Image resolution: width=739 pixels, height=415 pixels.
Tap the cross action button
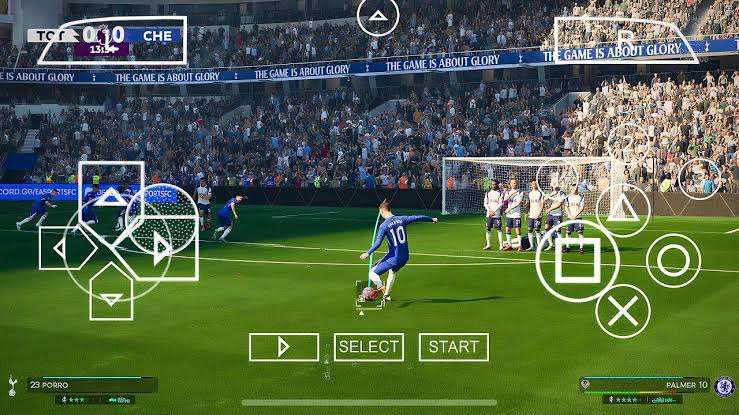(x=623, y=310)
